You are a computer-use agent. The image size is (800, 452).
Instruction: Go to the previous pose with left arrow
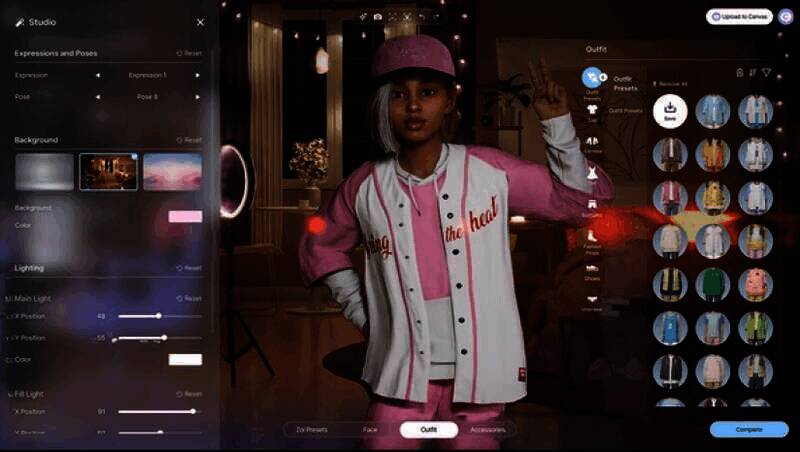97,97
